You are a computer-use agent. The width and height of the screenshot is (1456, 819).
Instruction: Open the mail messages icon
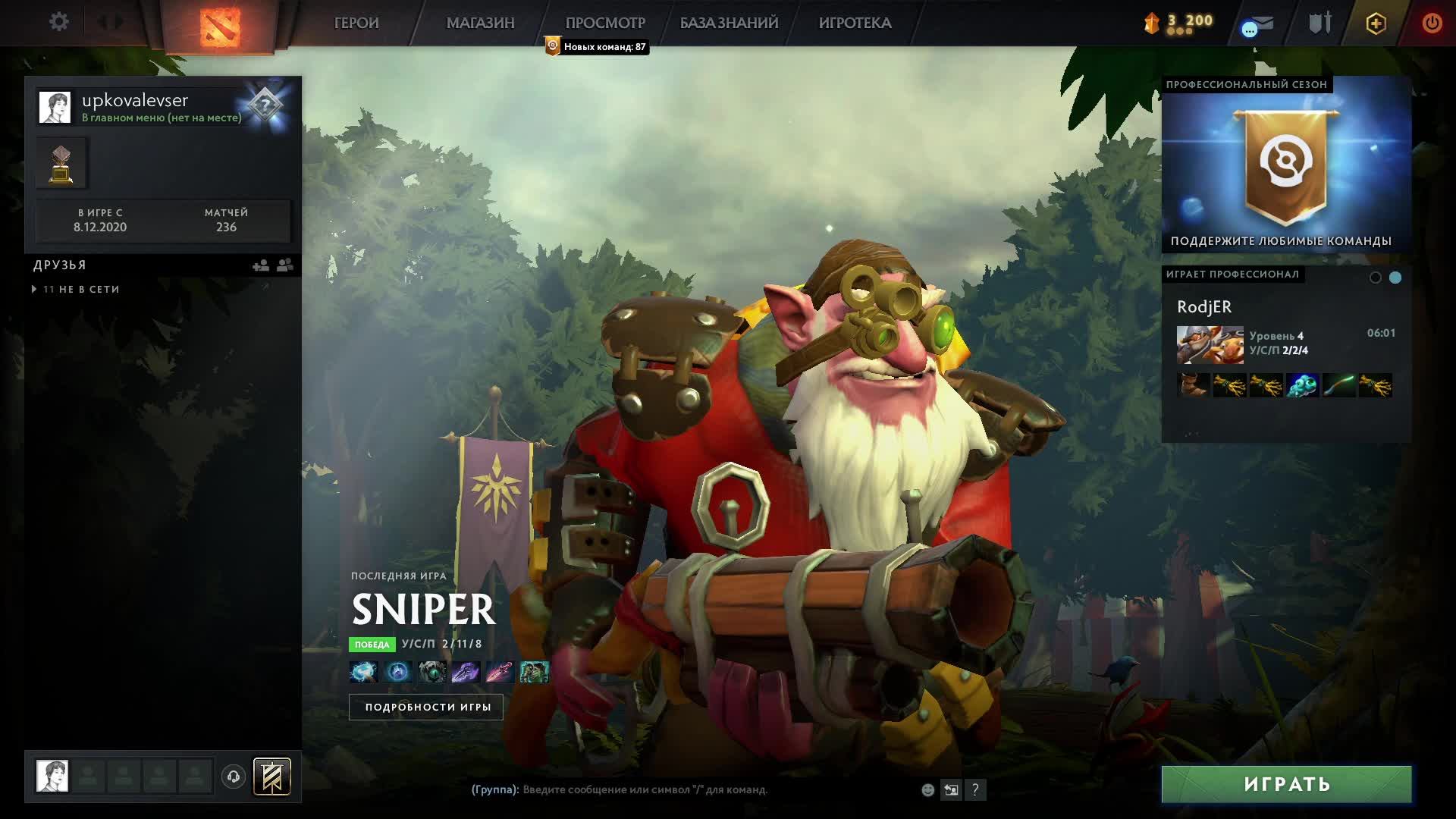click(1260, 24)
